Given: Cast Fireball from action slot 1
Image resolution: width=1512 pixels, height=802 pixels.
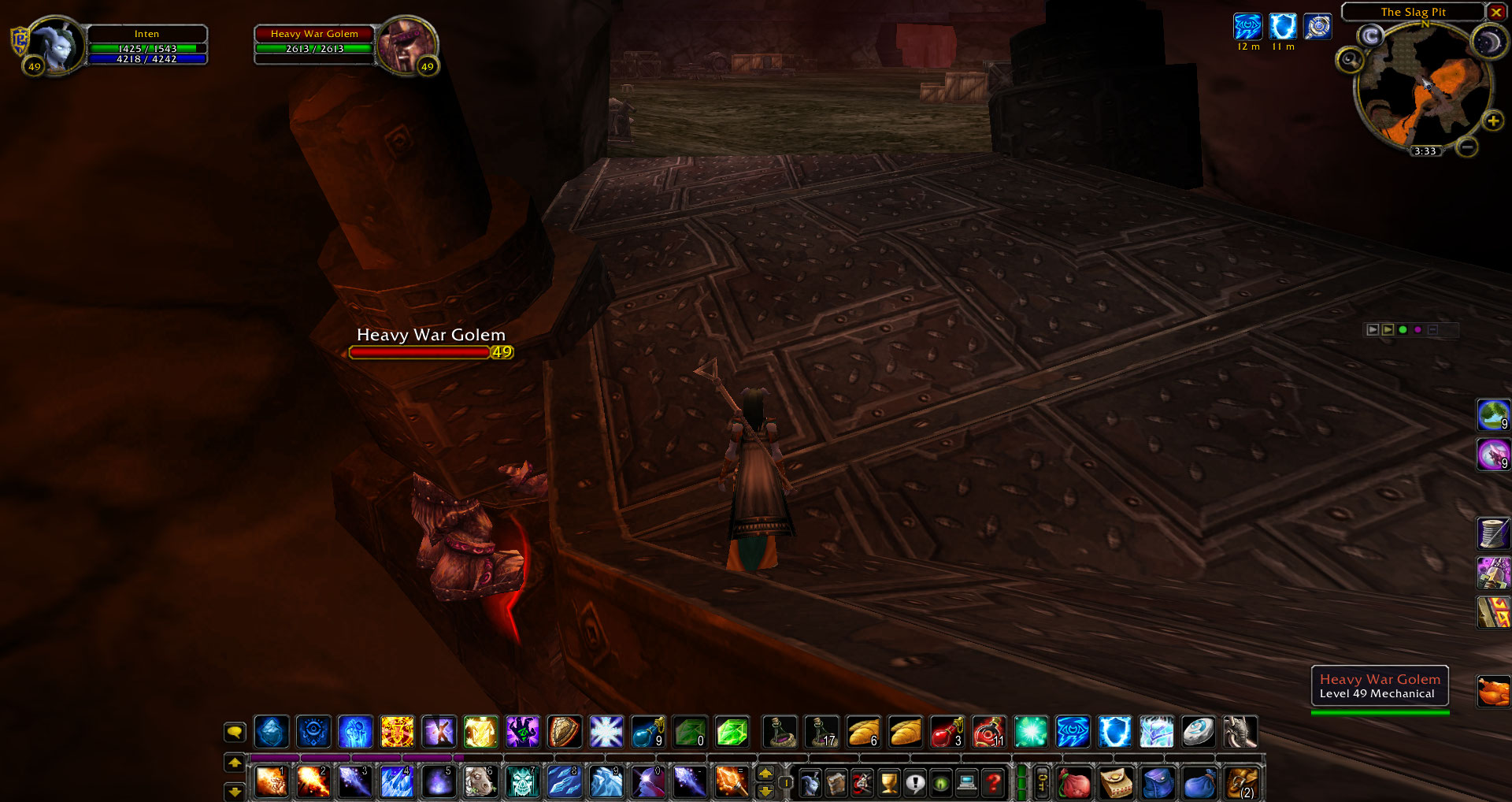Looking at the screenshot, I should [272, 782].
